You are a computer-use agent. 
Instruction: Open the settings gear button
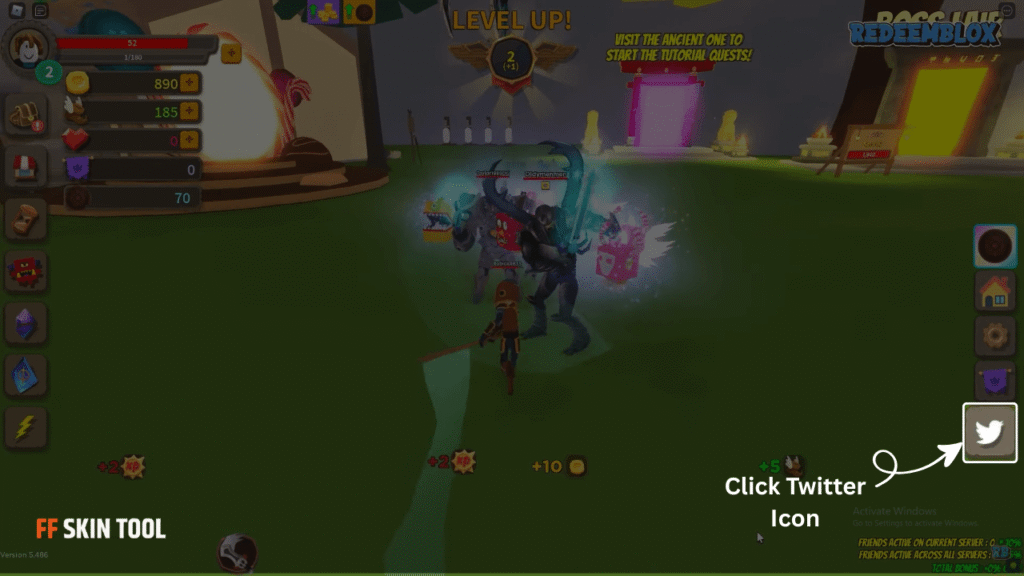coord(995,336)
